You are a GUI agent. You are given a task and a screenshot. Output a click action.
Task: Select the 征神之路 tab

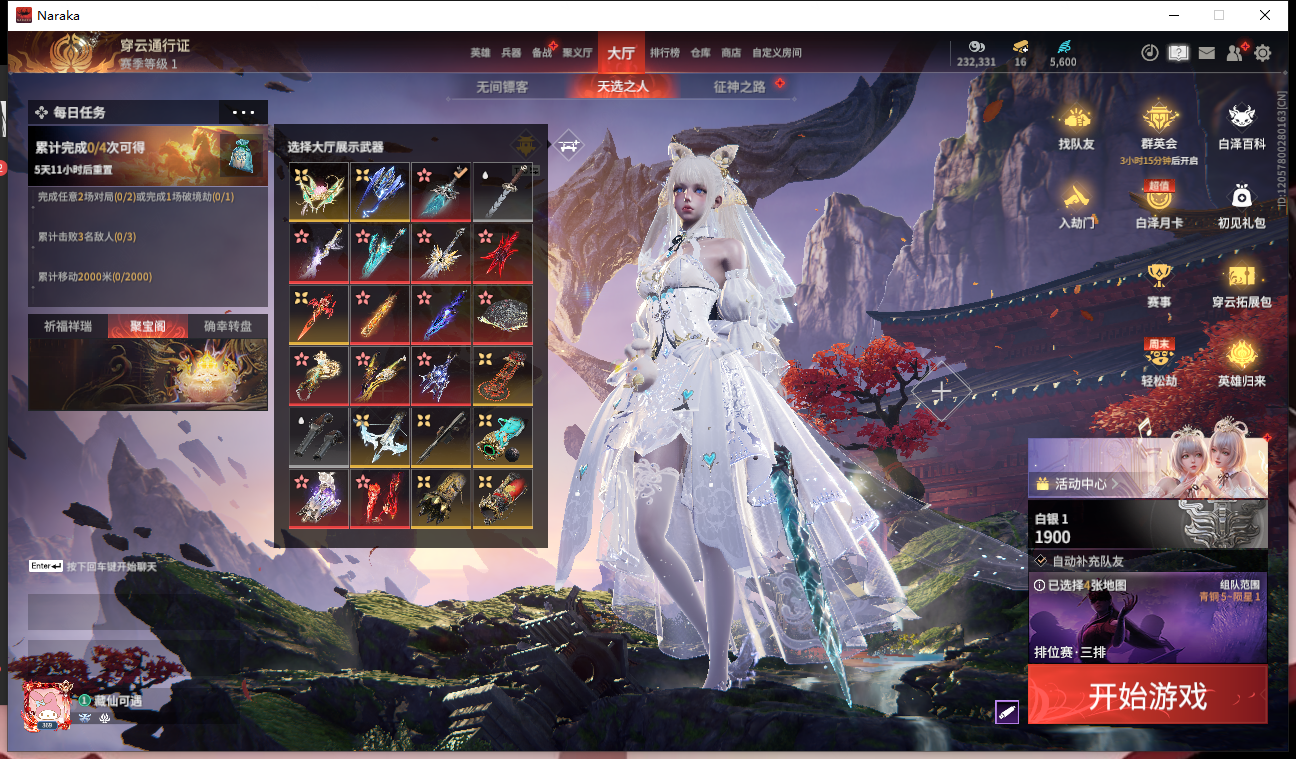coord(739,87)
